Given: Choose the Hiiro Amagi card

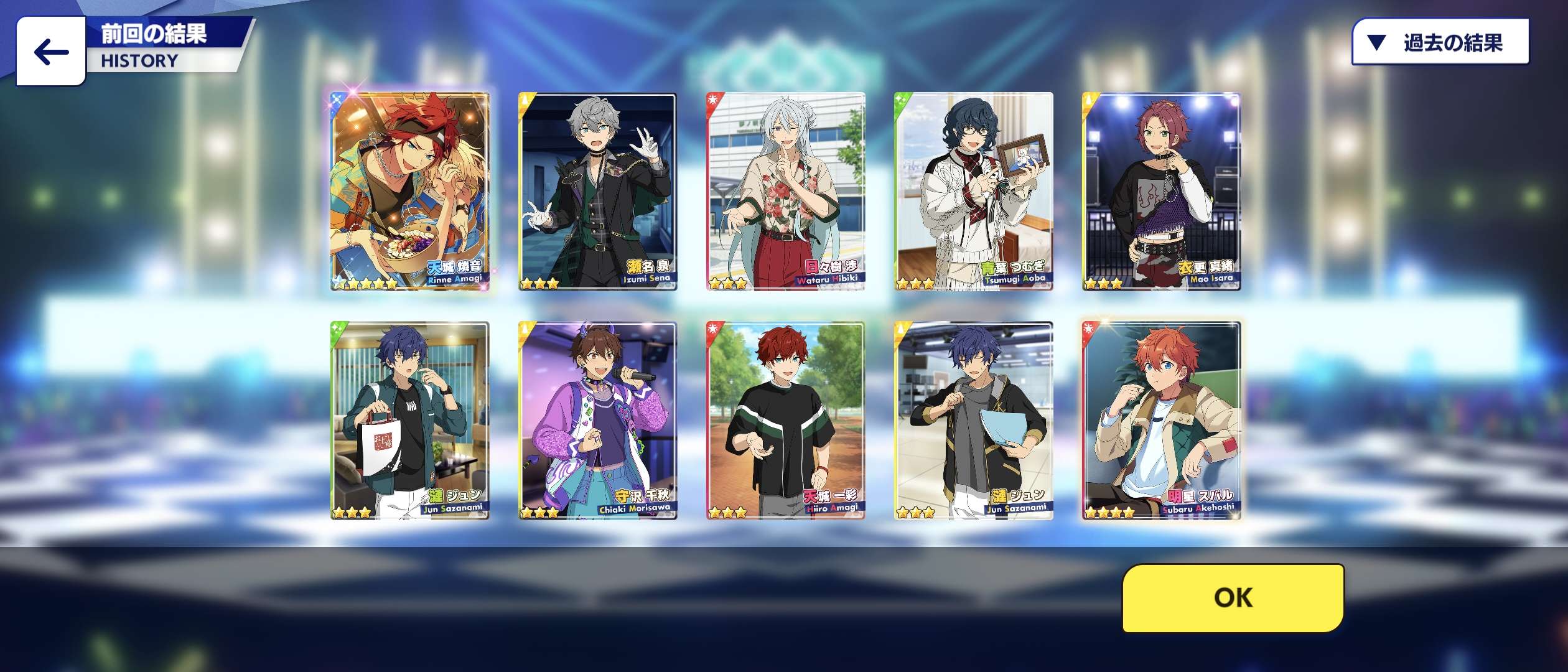Looking at the screenshot, I should 786,421.
